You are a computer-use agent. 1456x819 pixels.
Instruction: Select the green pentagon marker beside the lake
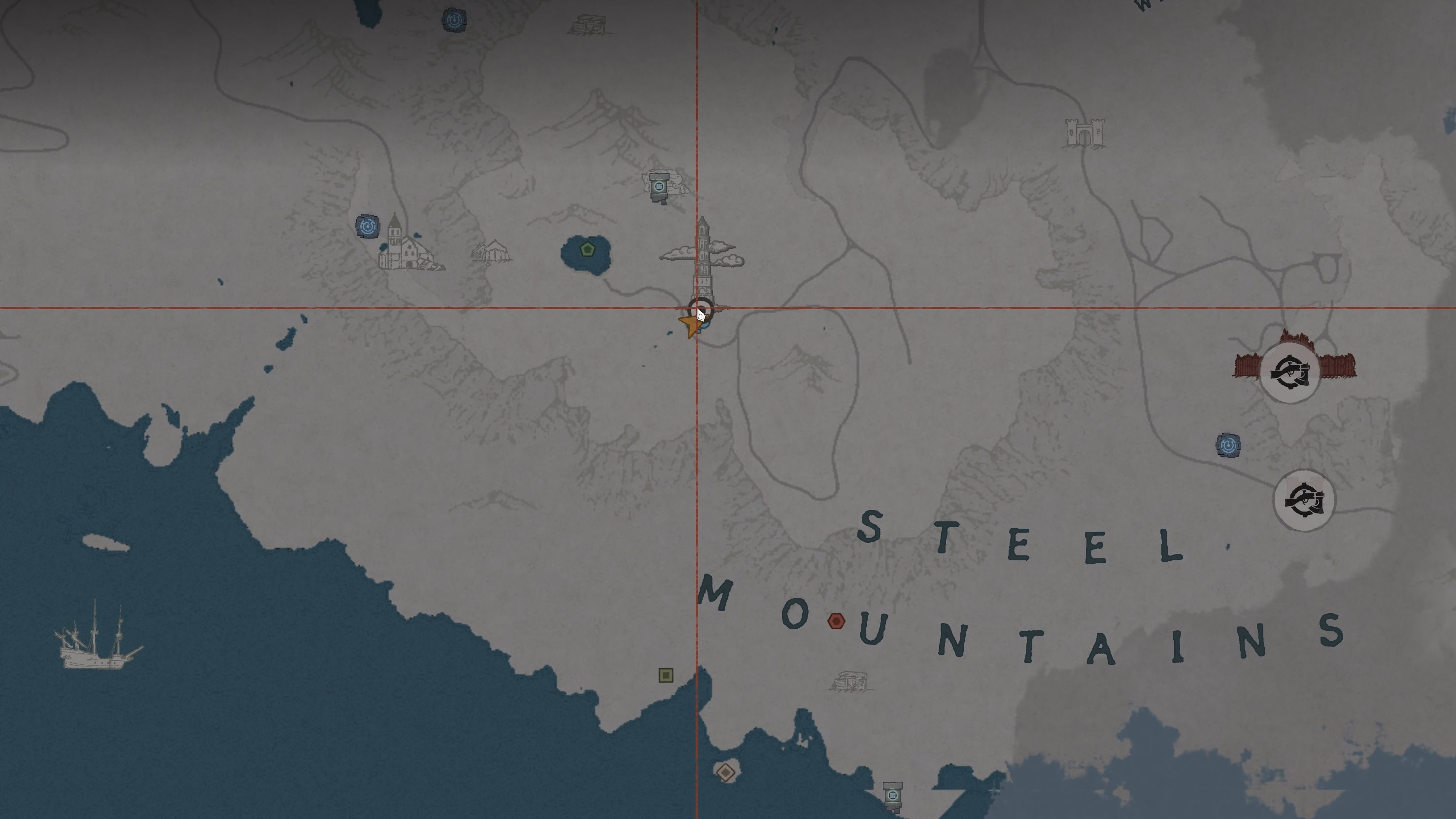click(588, 249)
